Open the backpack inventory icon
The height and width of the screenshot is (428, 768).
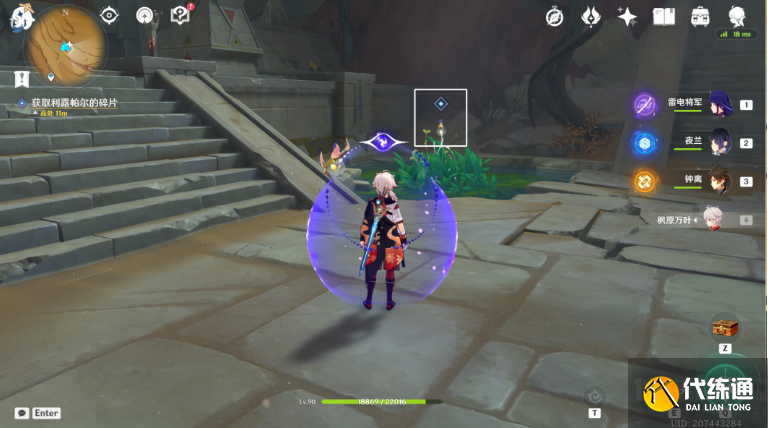click(x=701, y=16)
